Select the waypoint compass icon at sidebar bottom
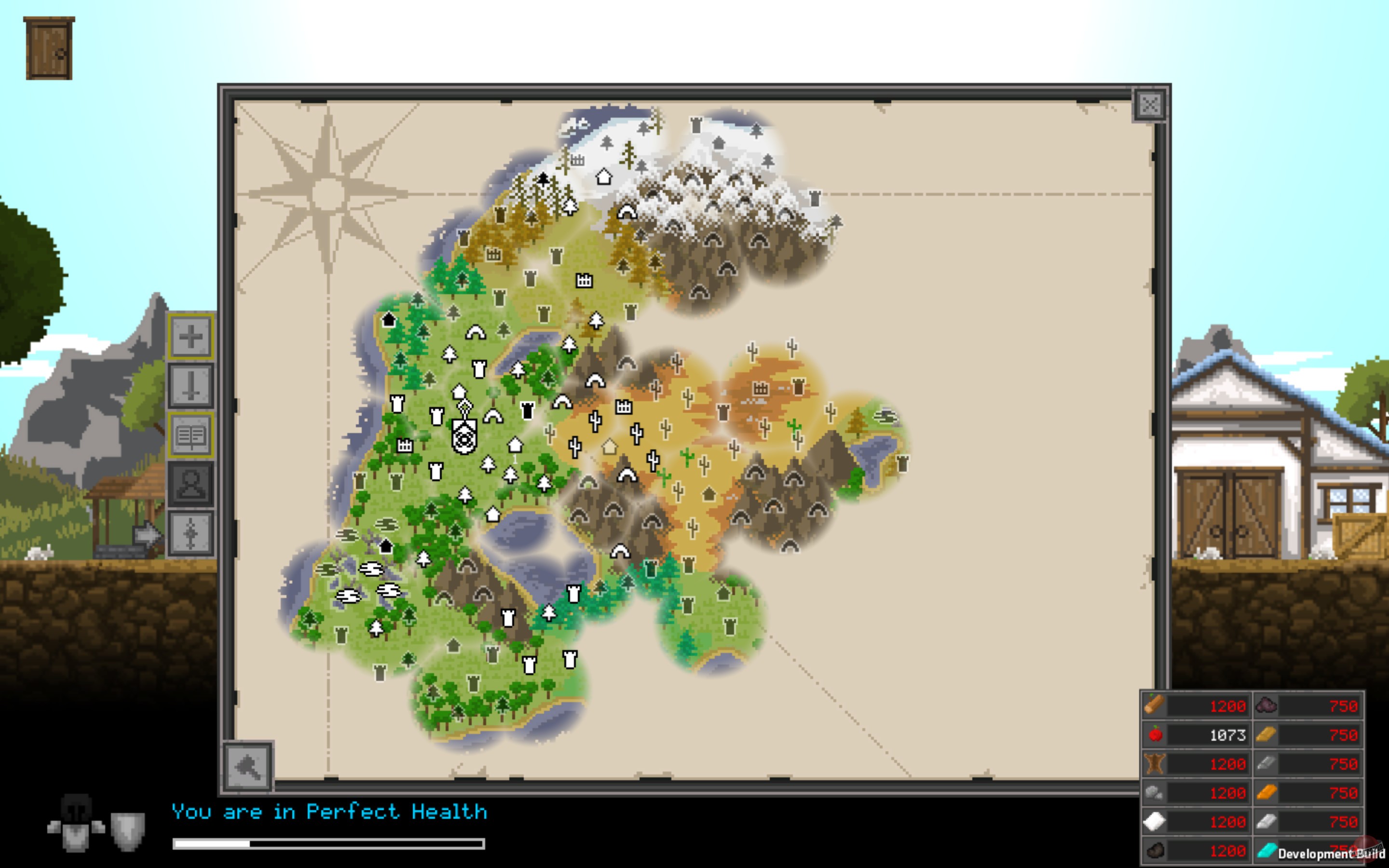Image resolution: width=1389 pixels, height=868 pixels. 191,533
